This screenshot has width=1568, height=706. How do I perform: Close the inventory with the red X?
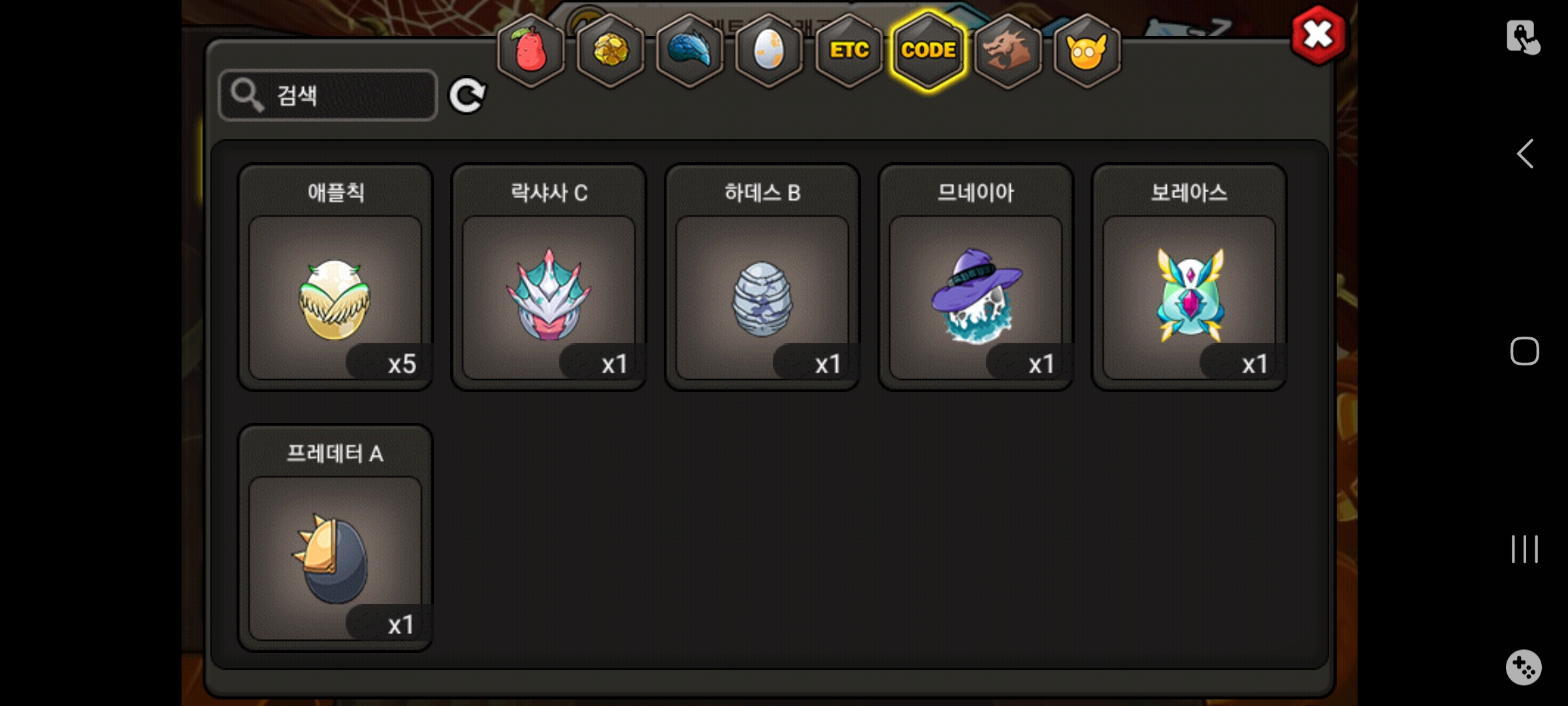pos(1318,35)
